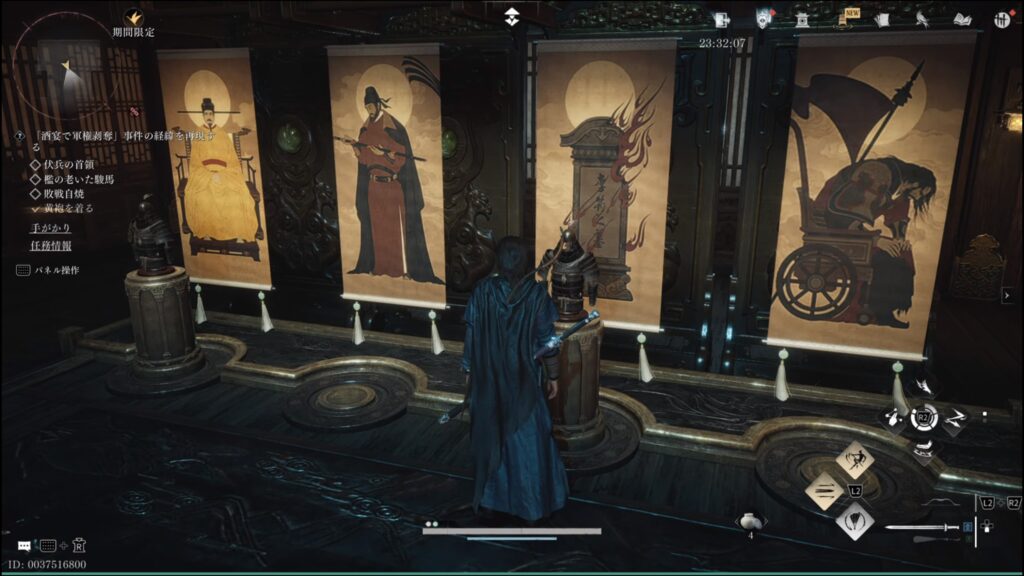Open the cards icon in top bar
This screenshot has height=576, width=1024.
point(882,20)
